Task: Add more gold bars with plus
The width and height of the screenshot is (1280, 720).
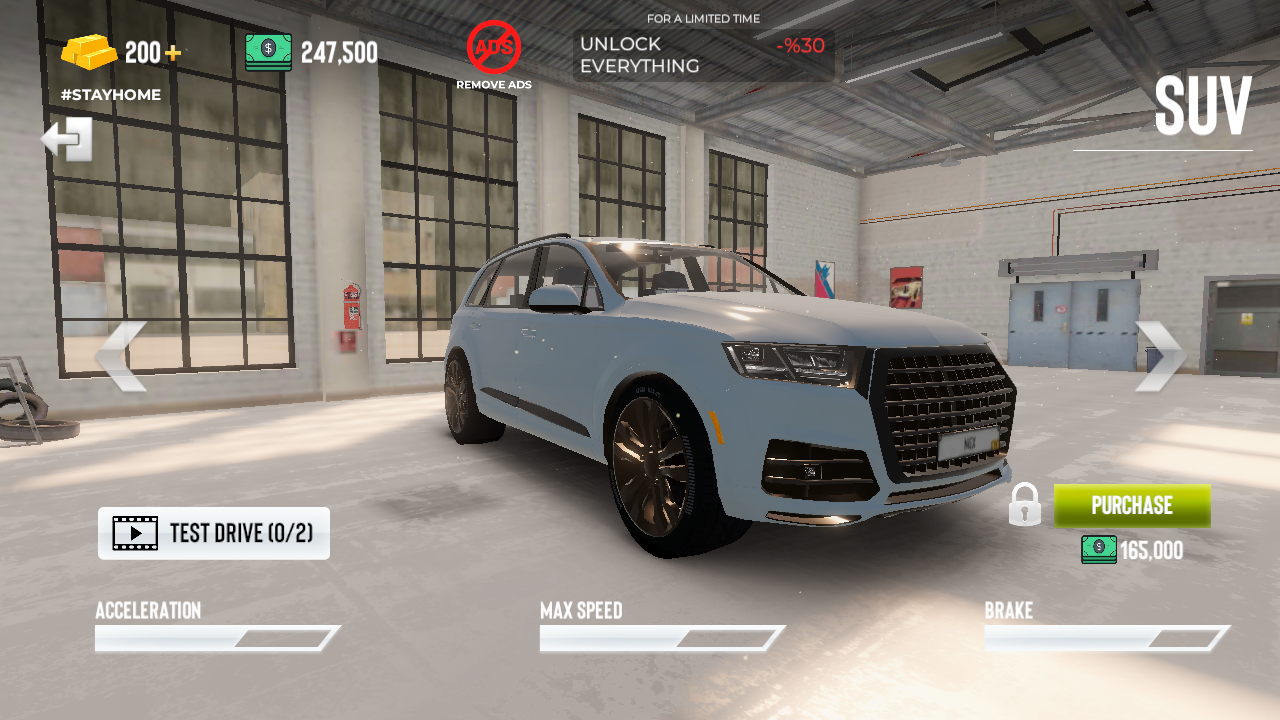Action: (x=173, y=53)
